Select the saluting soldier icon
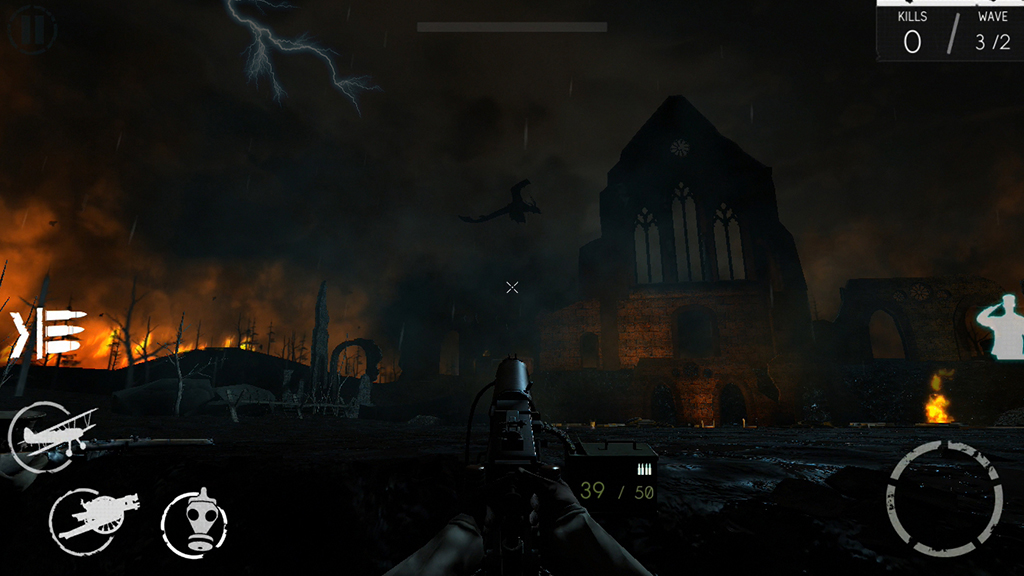 point(1002,326)
